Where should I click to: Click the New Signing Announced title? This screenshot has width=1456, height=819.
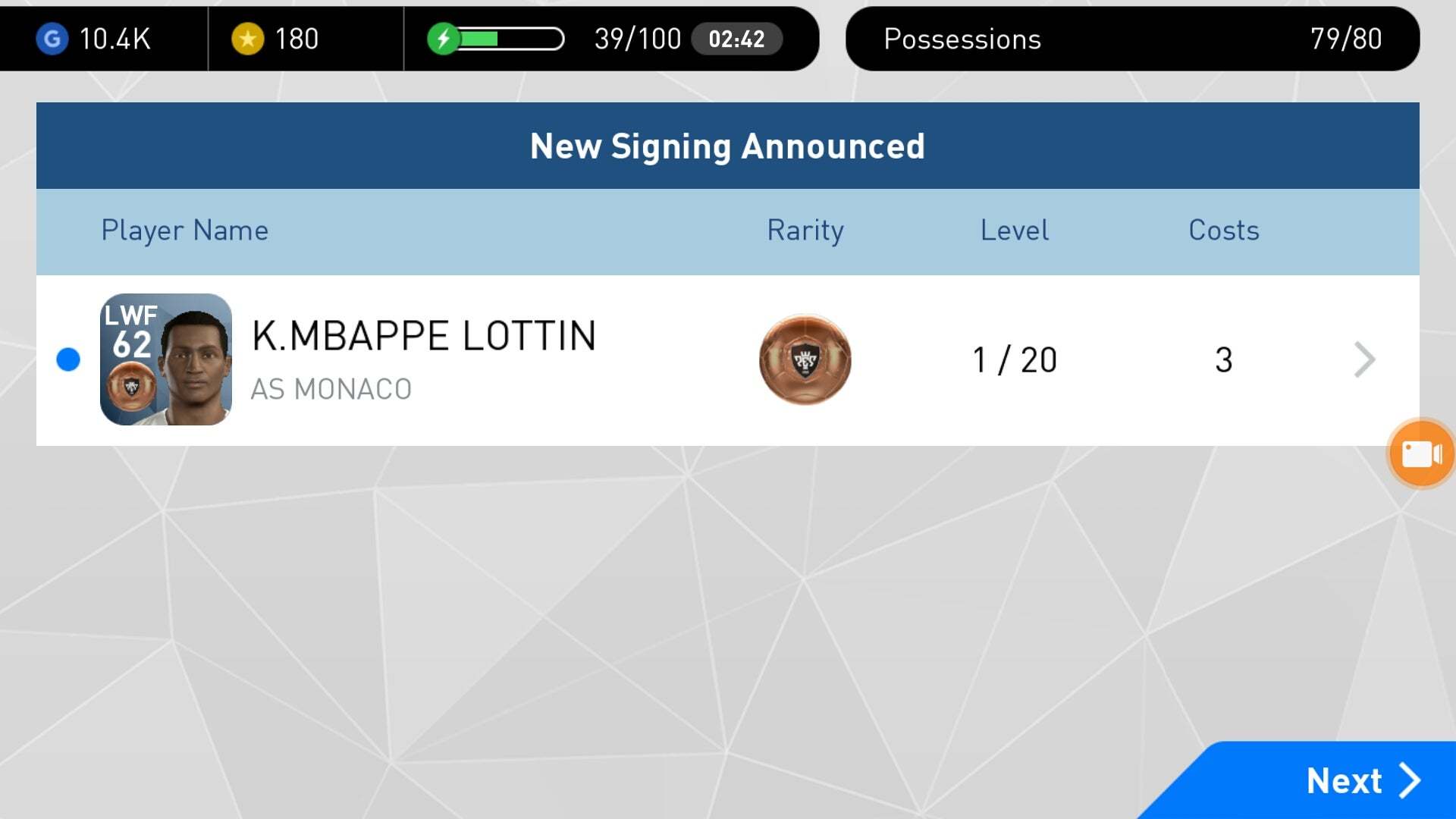click(727, 146)
